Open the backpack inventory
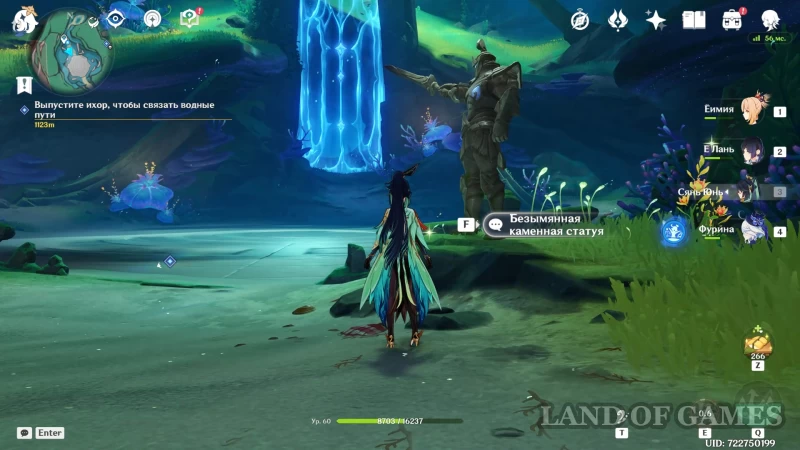 pos(732,20)
